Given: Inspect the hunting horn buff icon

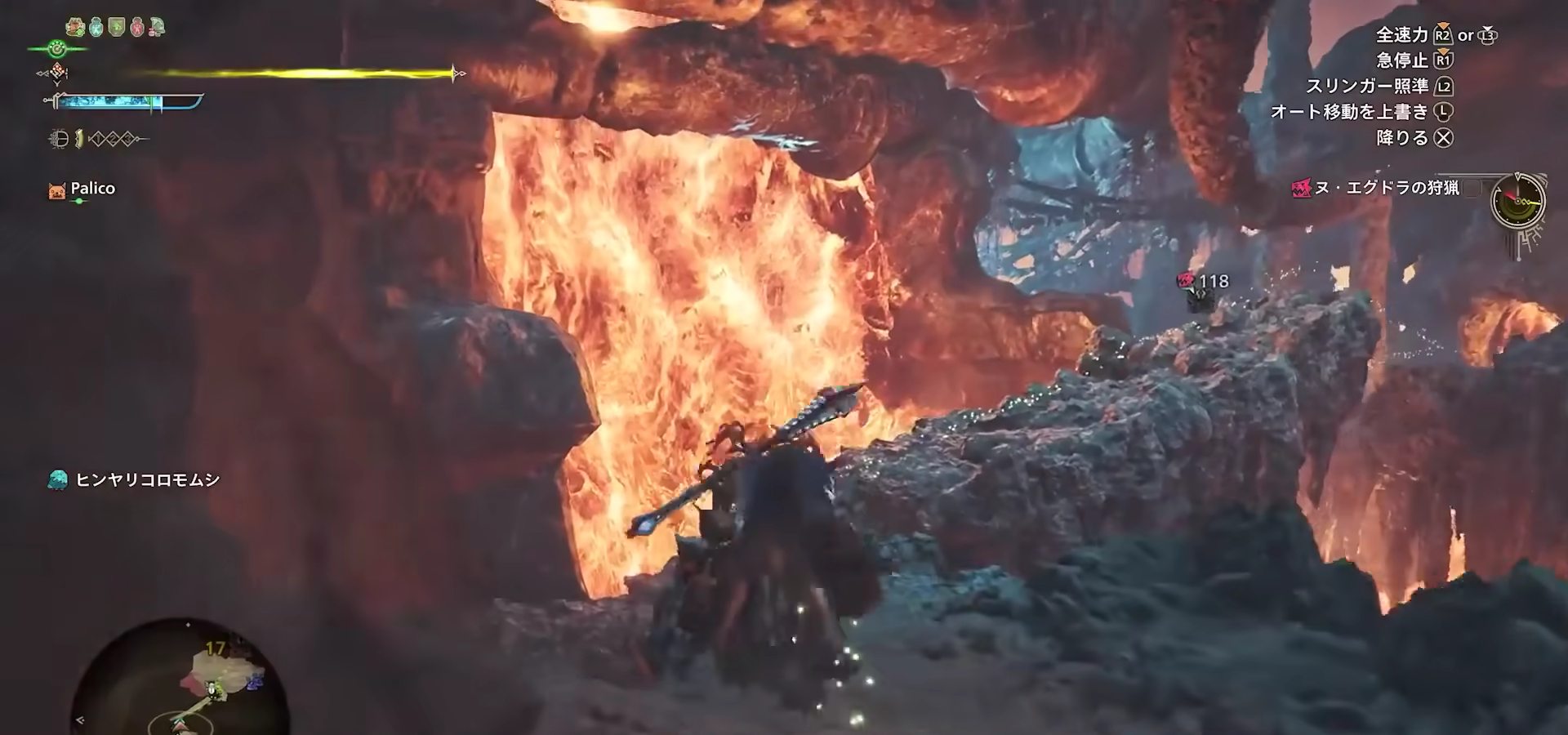Looking at the screenshot, I should (x=156, y=27).
